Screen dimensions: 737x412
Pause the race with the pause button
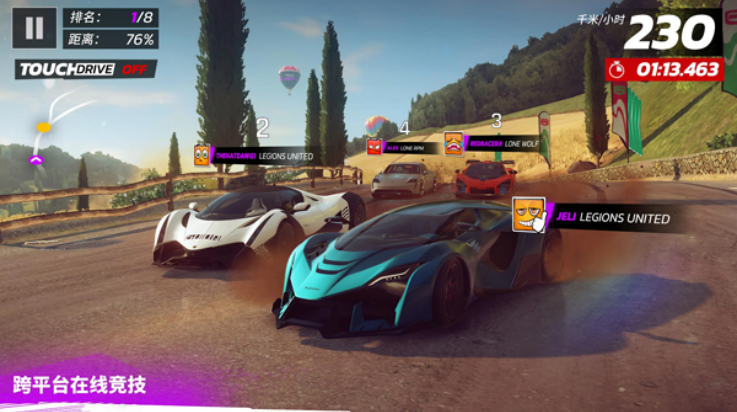[34, 28]
